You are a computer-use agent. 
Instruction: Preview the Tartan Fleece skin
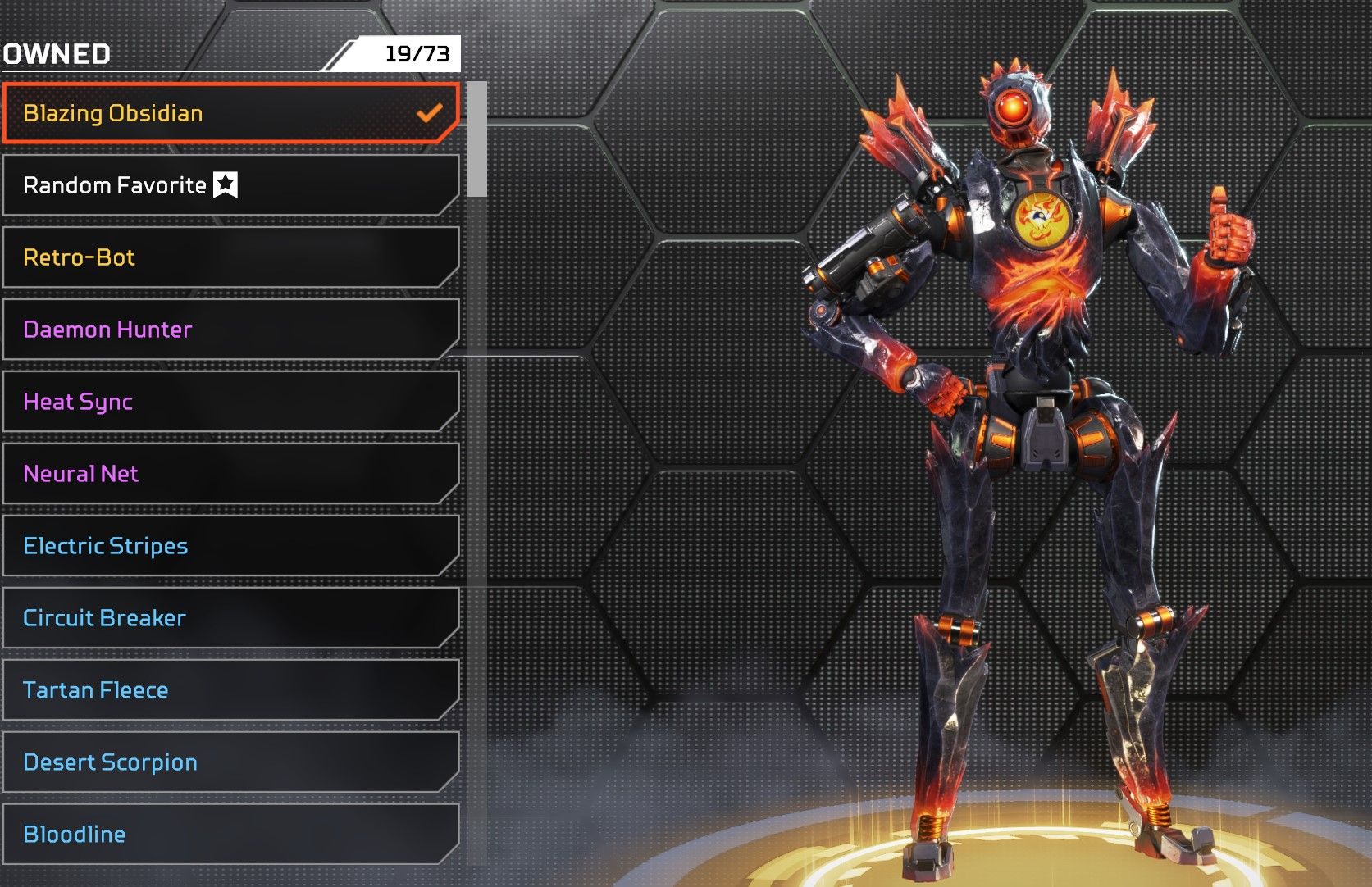click(230, 690)
